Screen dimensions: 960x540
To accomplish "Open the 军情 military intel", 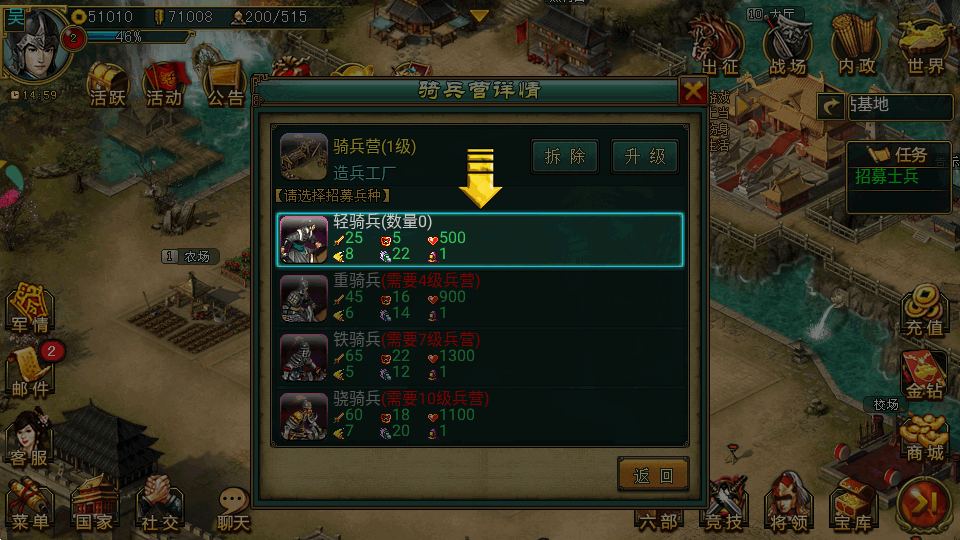I will click(x=30, y=310).
